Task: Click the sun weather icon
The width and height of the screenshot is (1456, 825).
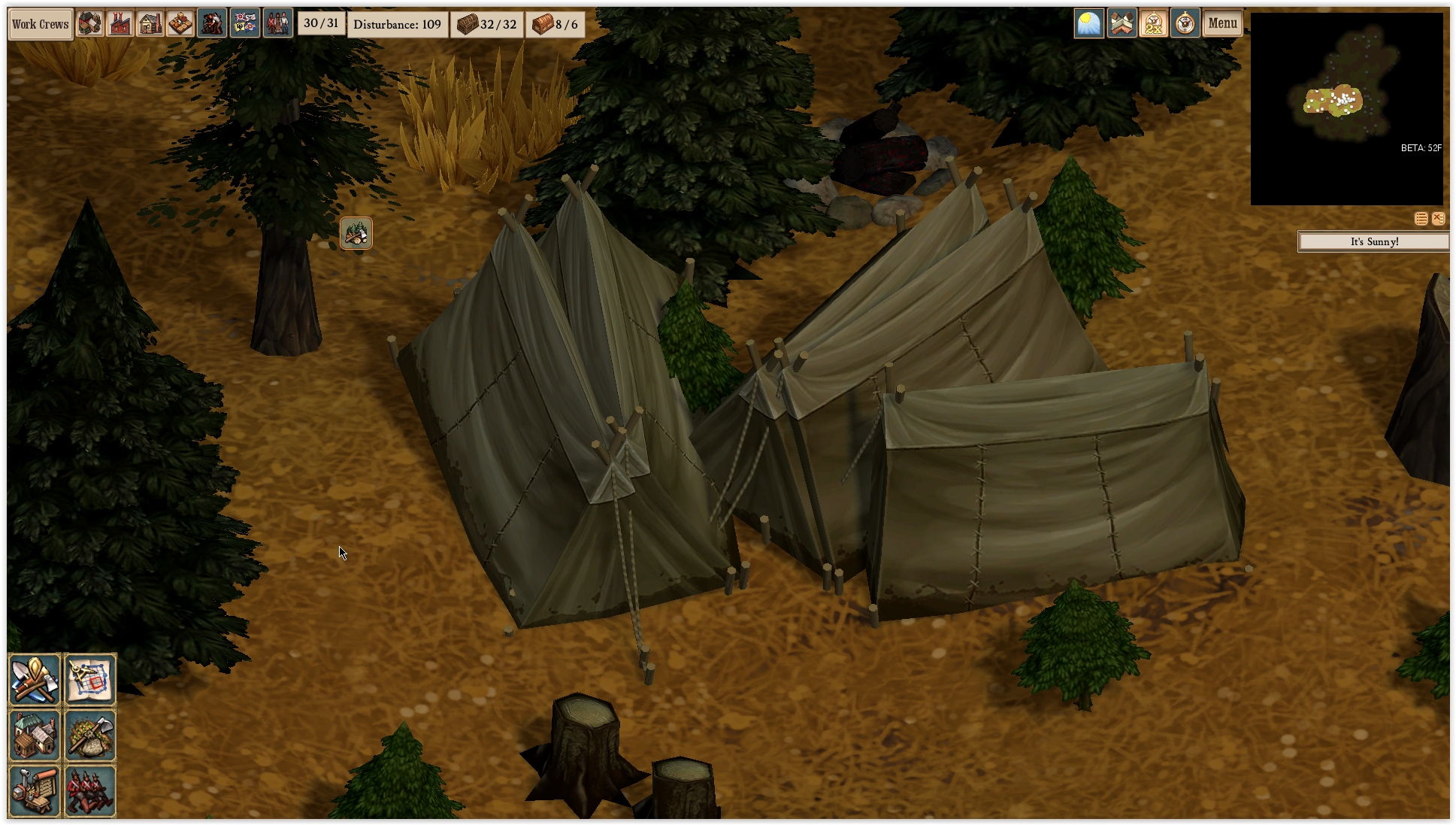Action: 1089,24
